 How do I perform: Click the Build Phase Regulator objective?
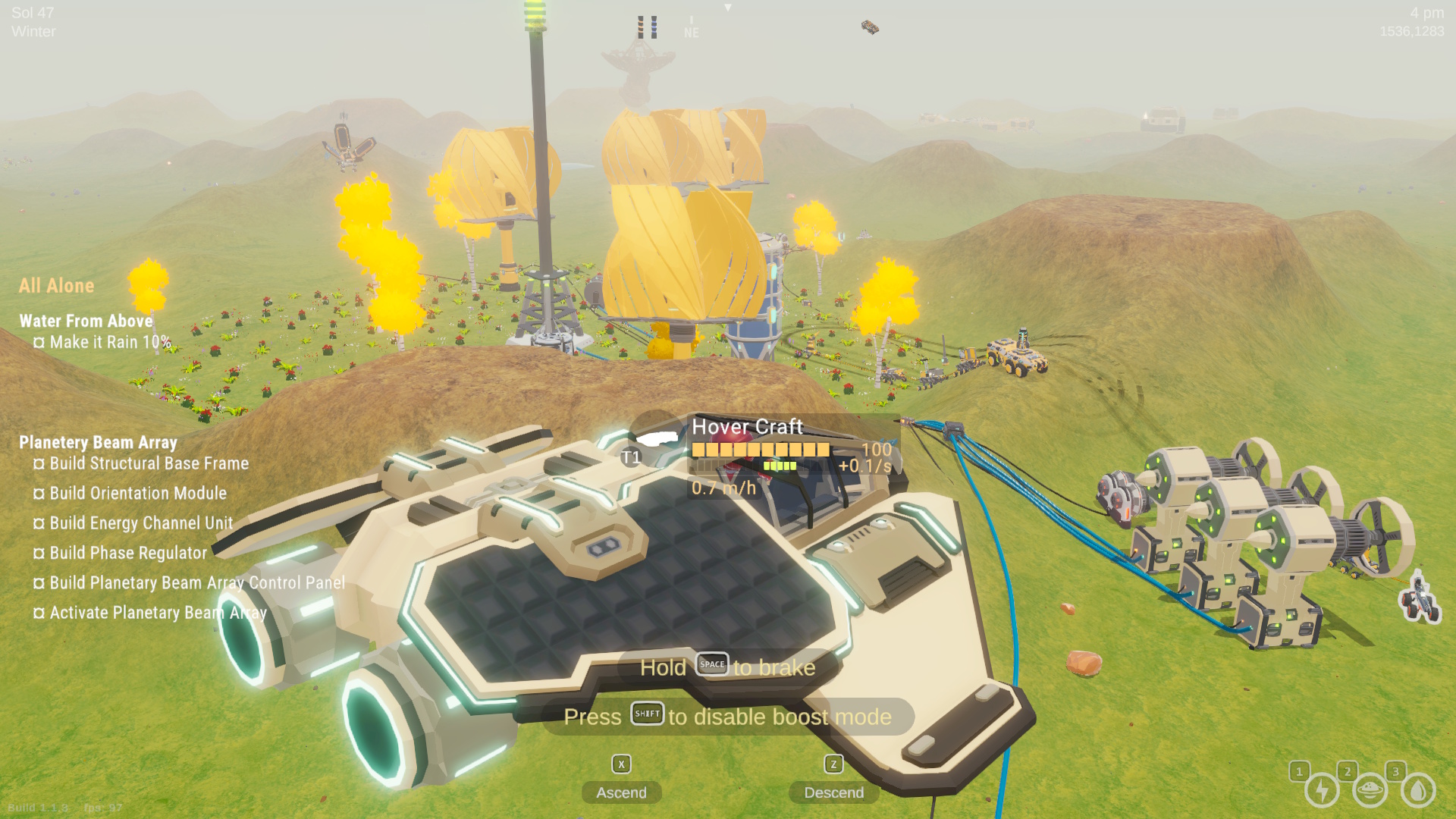click(128, 553)
